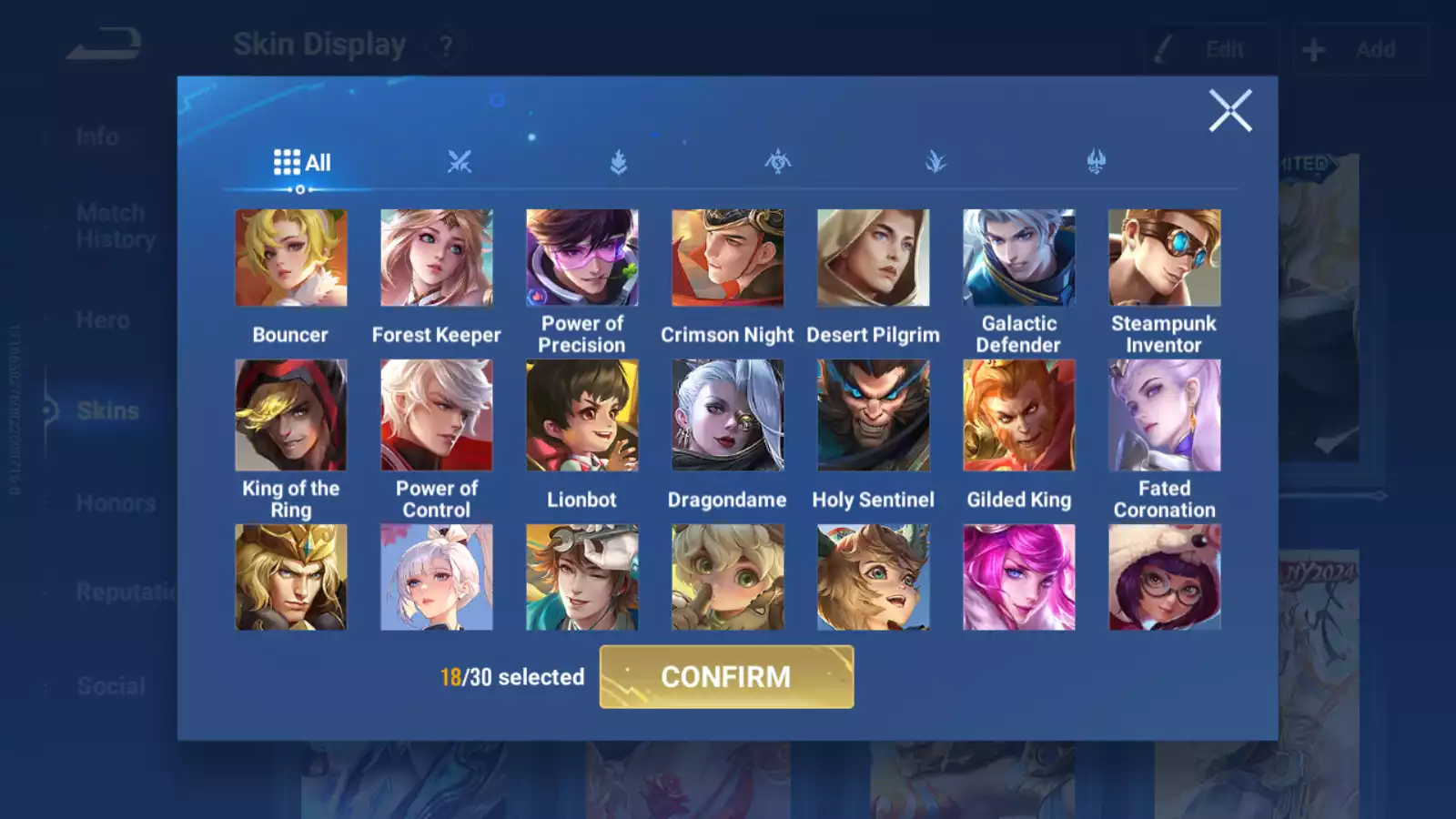
Task: Choose the Desert Pilgrim skin
Action: 873,258
